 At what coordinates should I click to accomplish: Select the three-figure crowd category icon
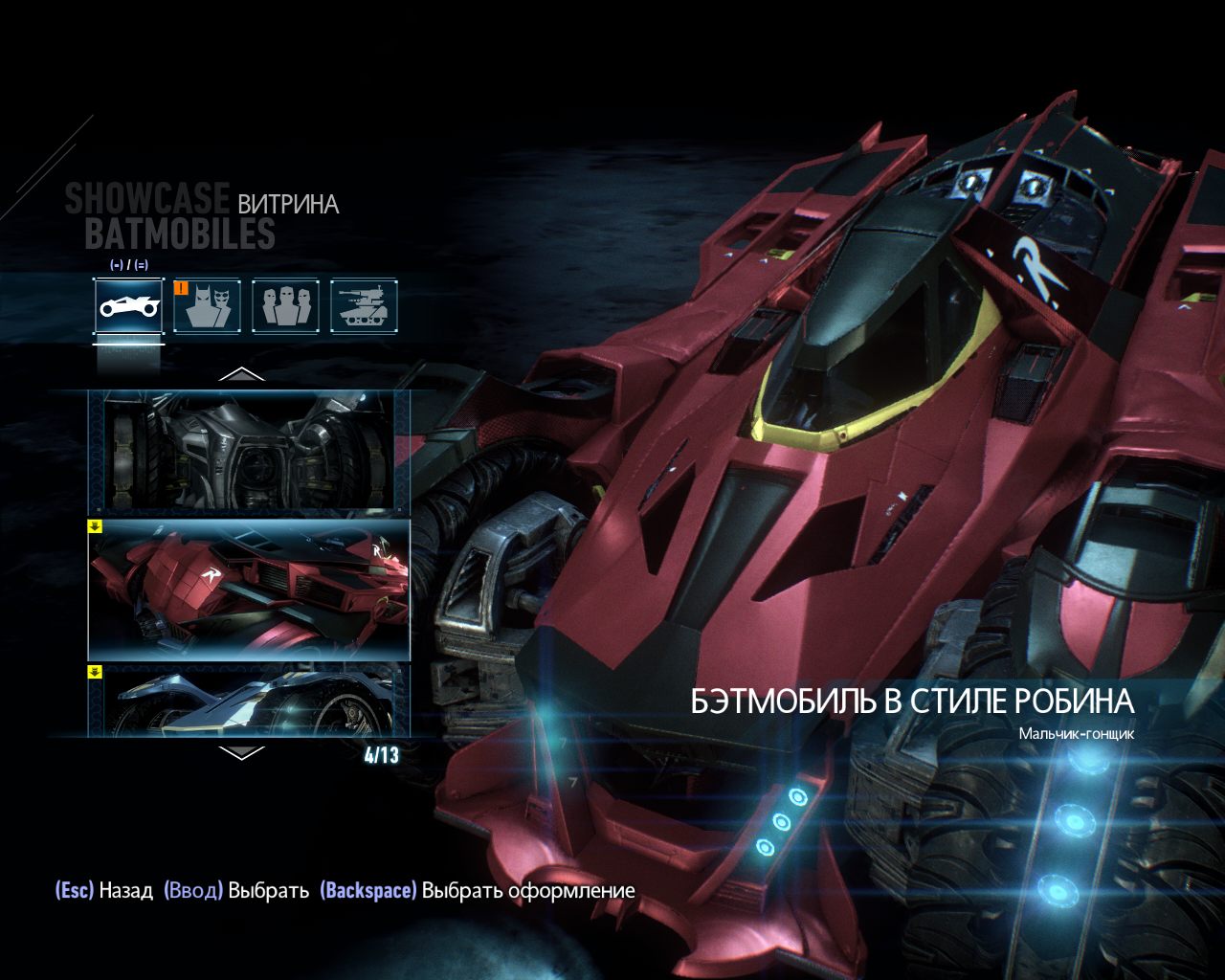286,308
